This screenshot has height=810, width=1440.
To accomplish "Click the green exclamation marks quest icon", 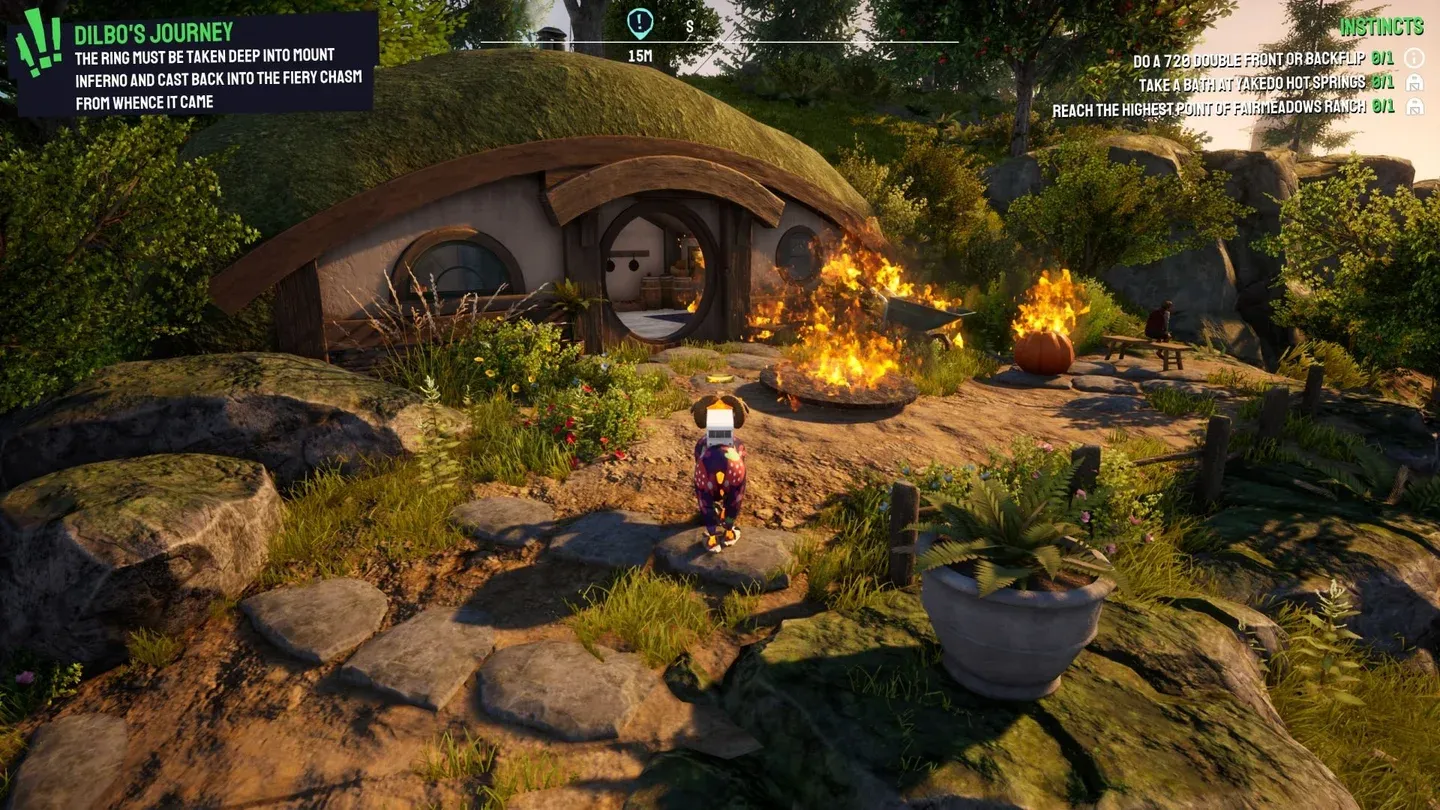I will [38, 42].
